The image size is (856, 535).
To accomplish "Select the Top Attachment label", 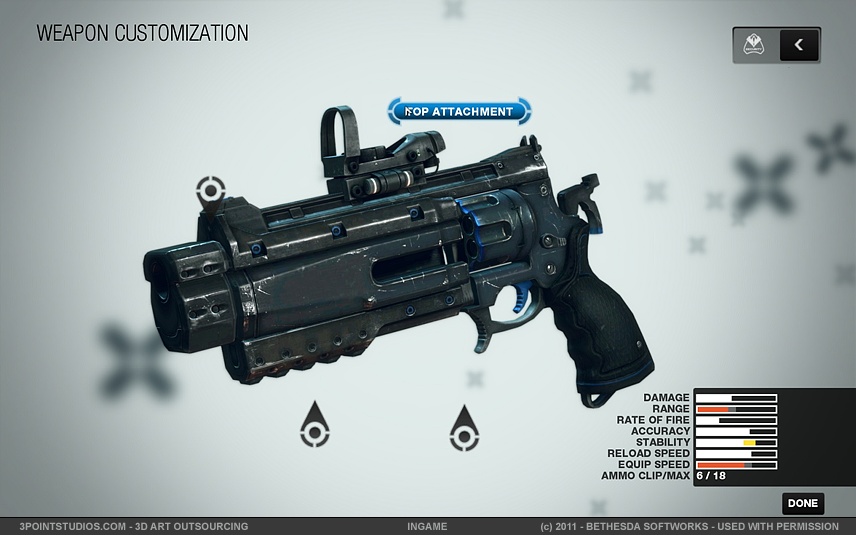I will tap(460, 111).
